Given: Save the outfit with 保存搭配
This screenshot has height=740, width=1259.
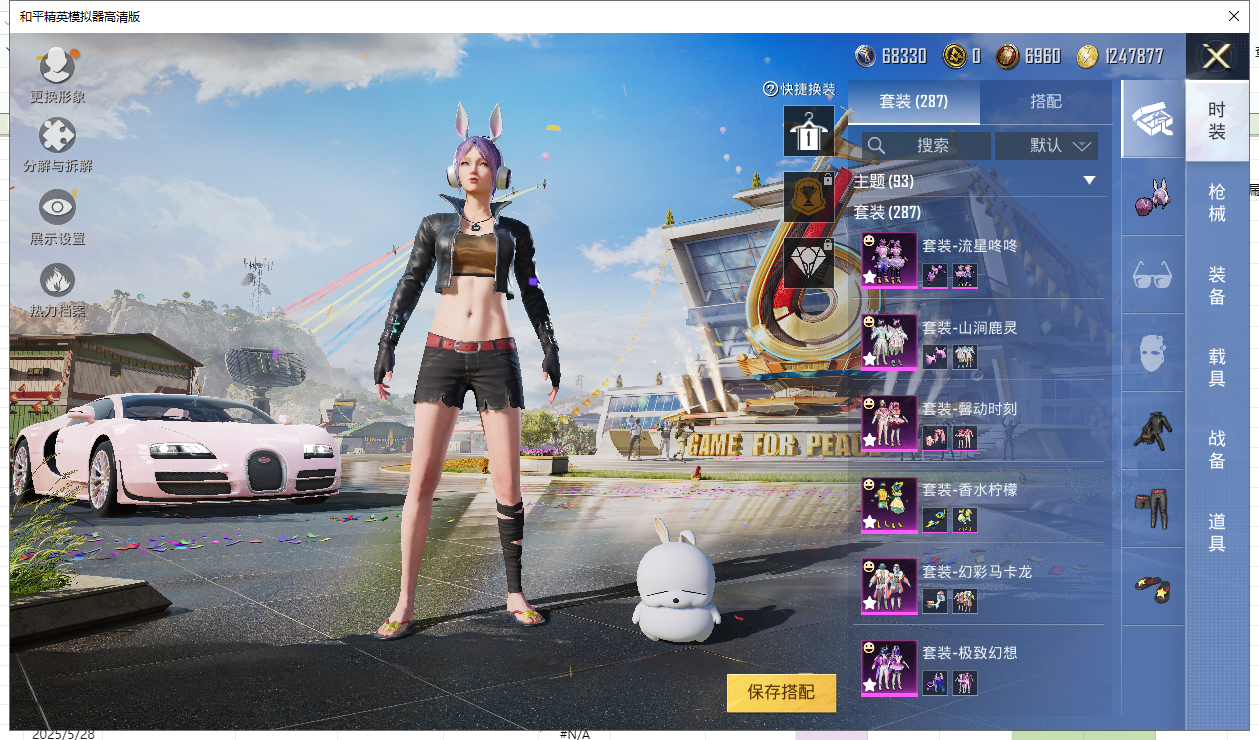Looking at the screenshot, I should 781,692.
